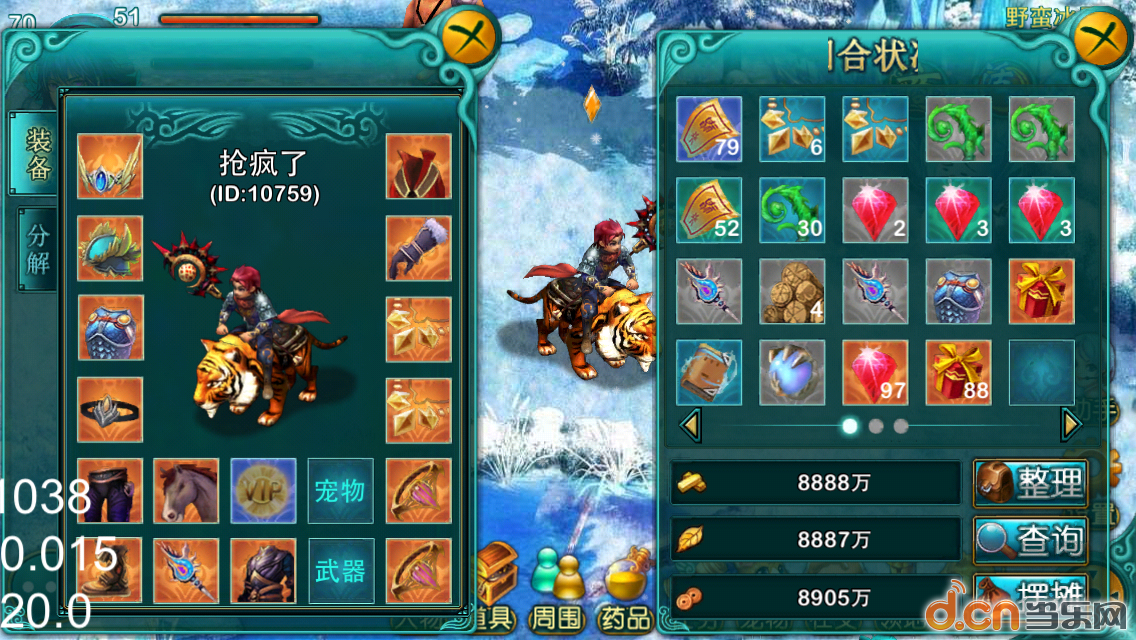Viewport: 1136px width, 640px height.
Task: Click the 整理 sort button
Action: click(1031, 484)
